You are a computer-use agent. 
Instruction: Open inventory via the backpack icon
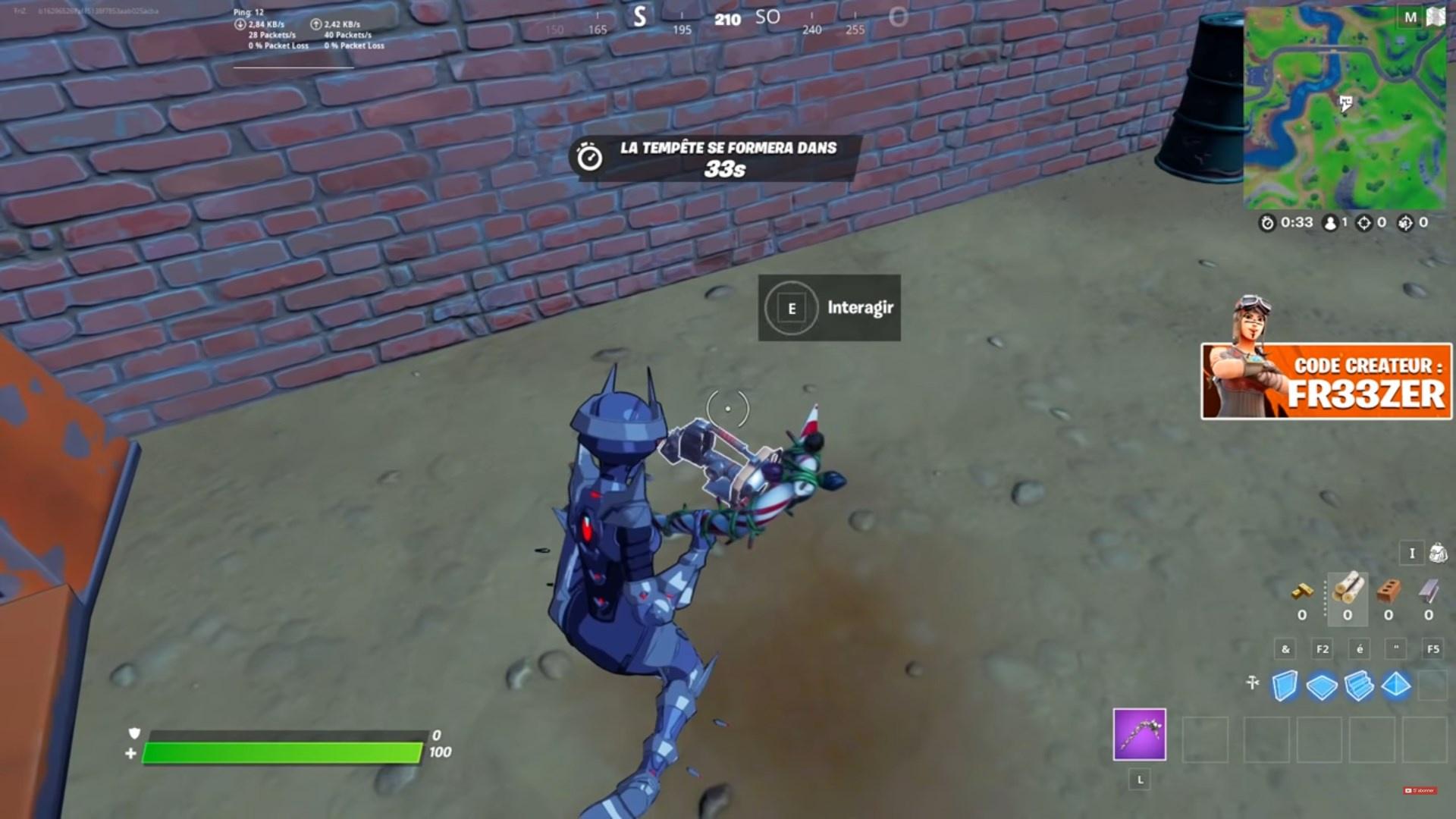click(1439, 554)
